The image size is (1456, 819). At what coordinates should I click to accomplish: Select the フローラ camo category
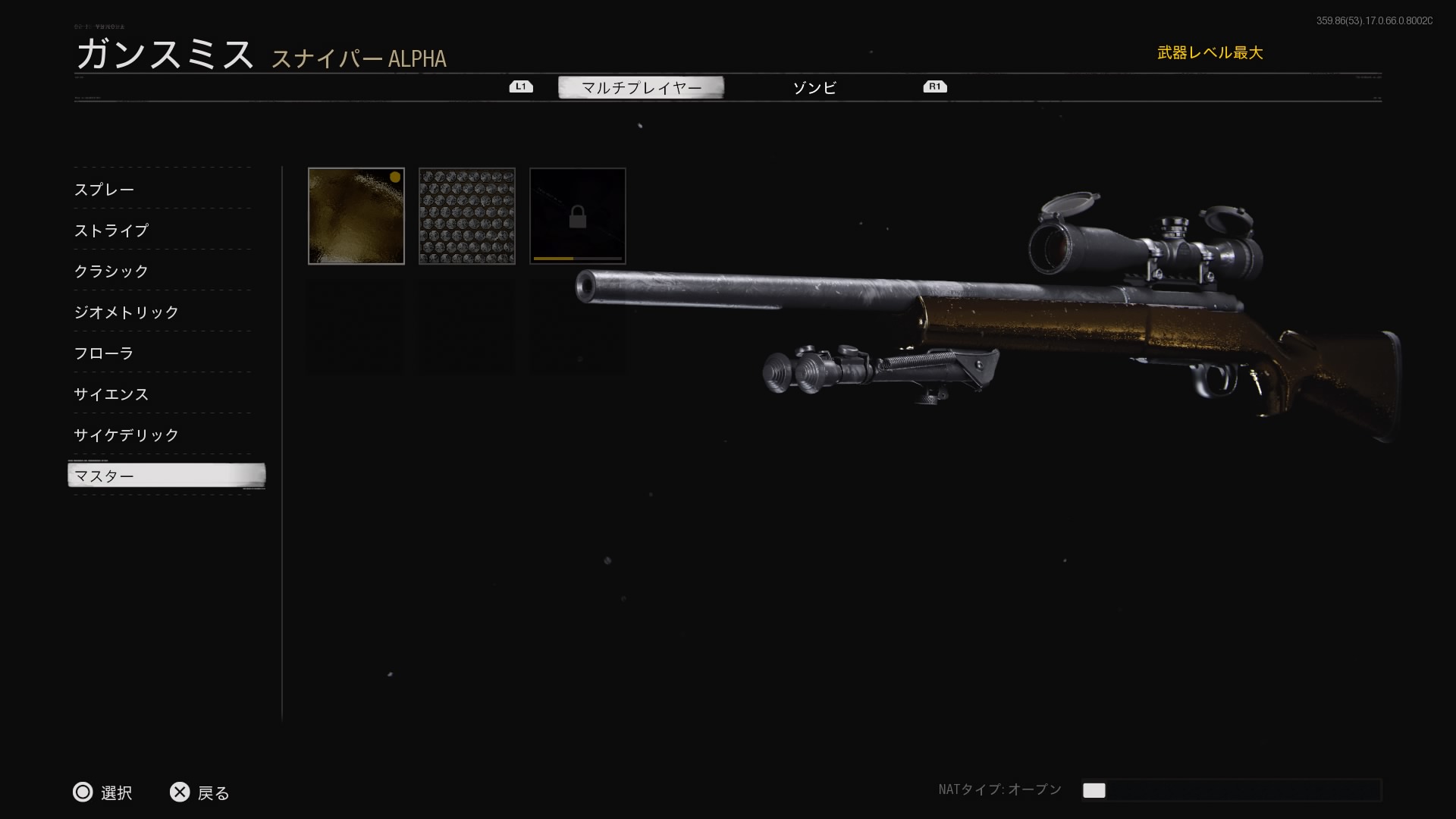pos(104,353)
